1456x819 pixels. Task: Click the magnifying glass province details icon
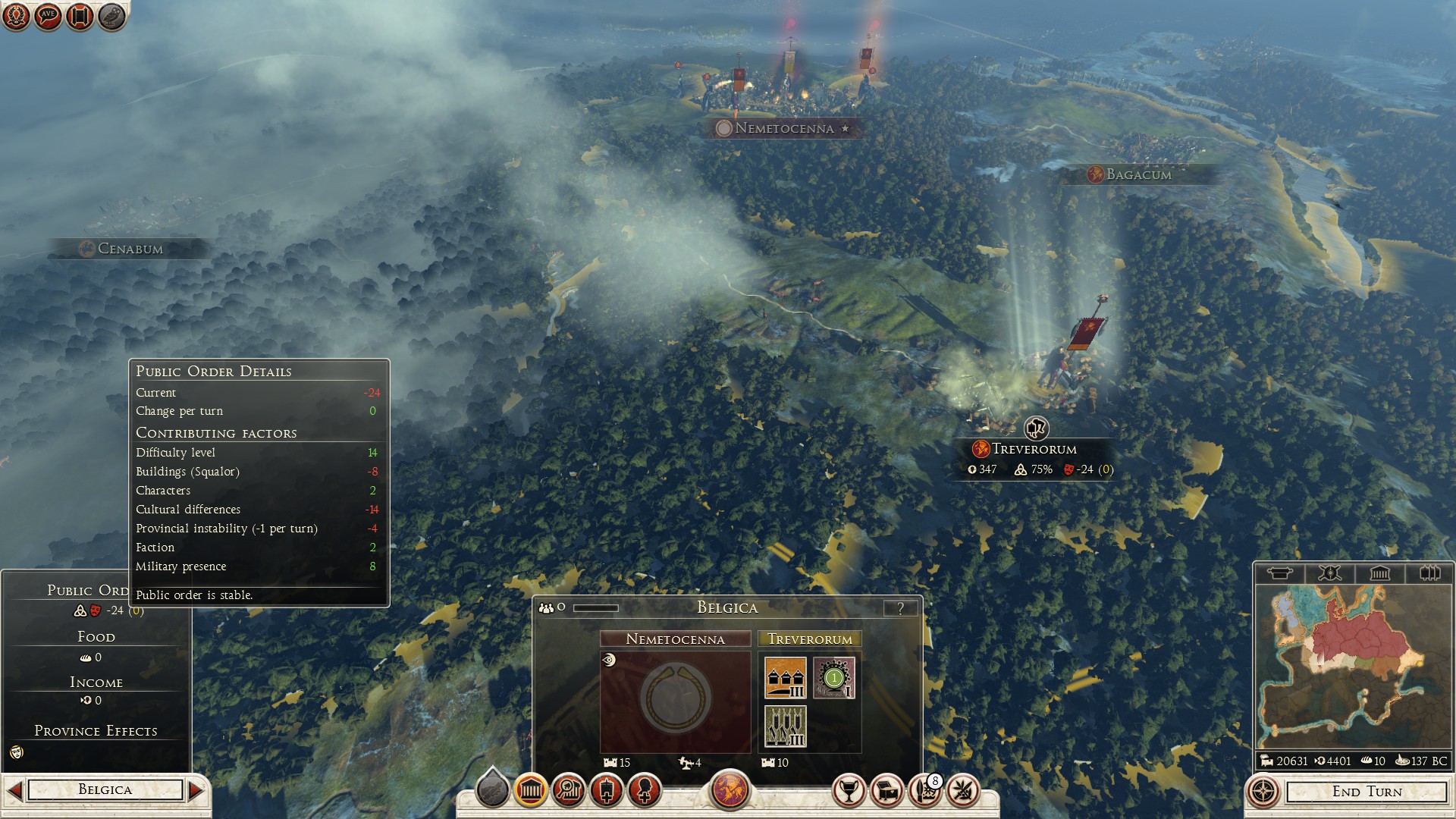(x=568, y=791)
